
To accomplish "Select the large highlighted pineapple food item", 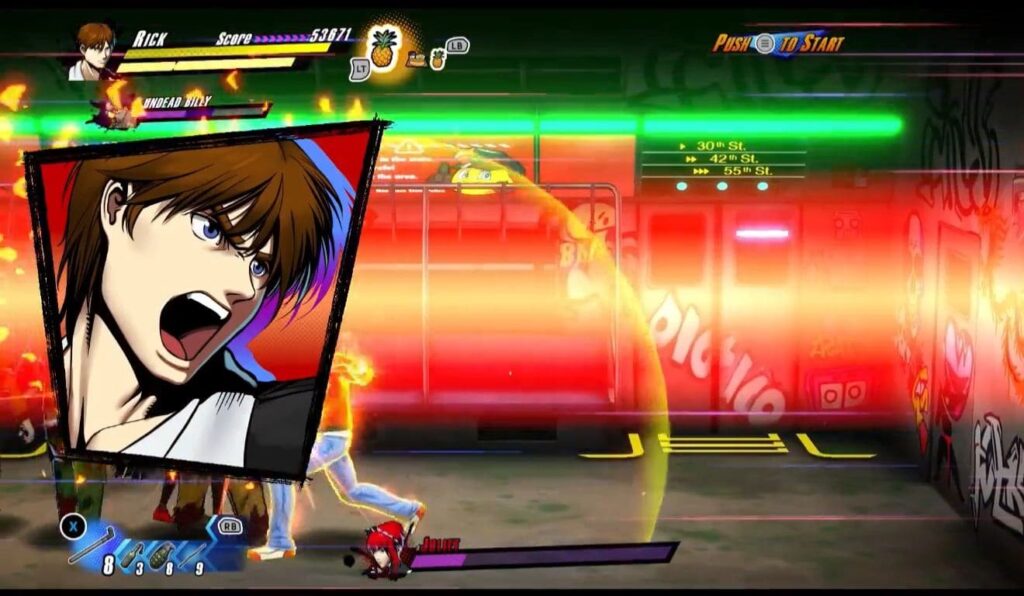I will point(382,49).
